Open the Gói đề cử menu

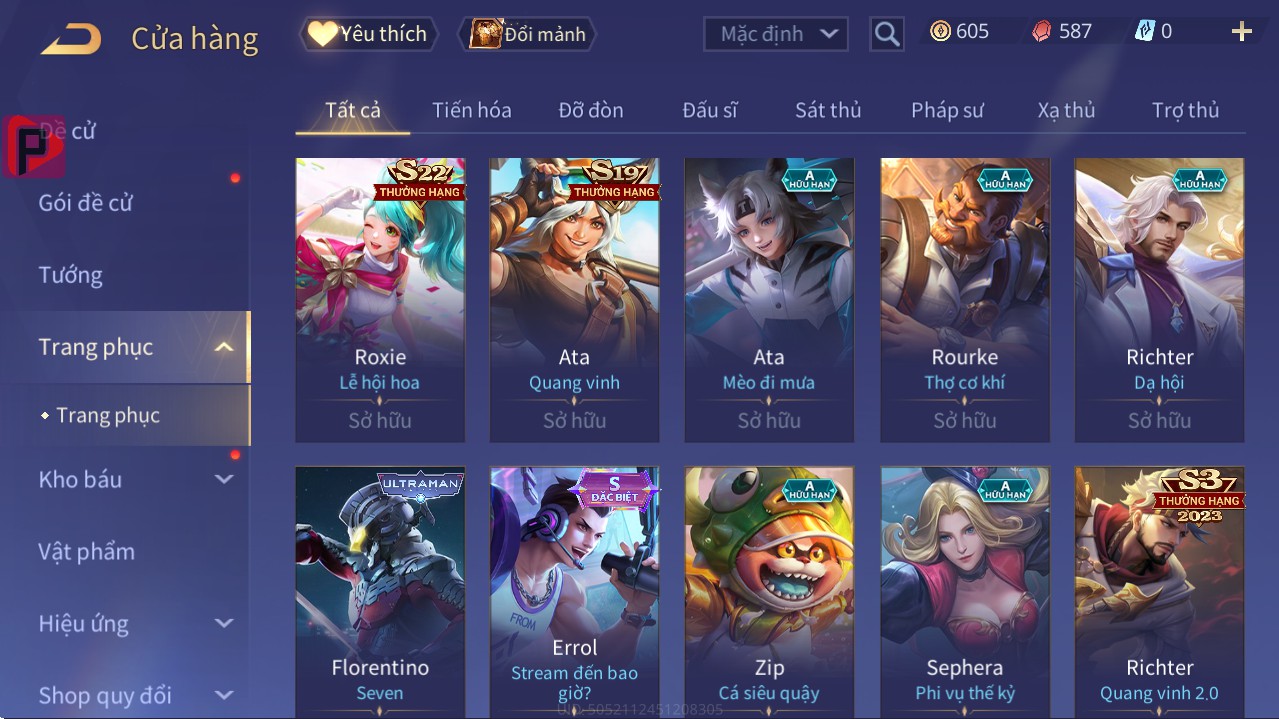86,203
